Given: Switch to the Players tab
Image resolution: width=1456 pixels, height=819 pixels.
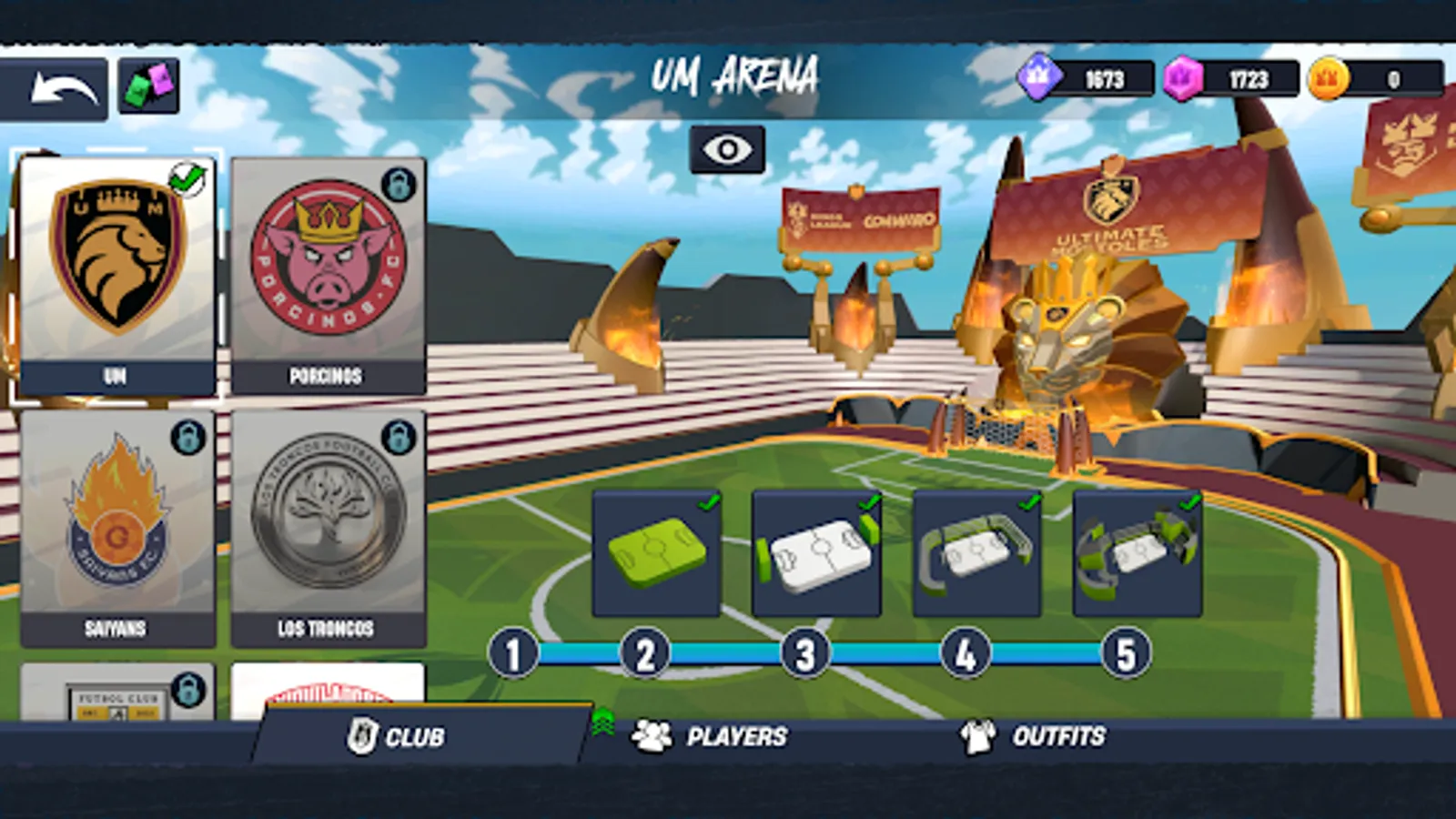Looking at the screenshot, I should pyautogui.click(x=739, y=733).
